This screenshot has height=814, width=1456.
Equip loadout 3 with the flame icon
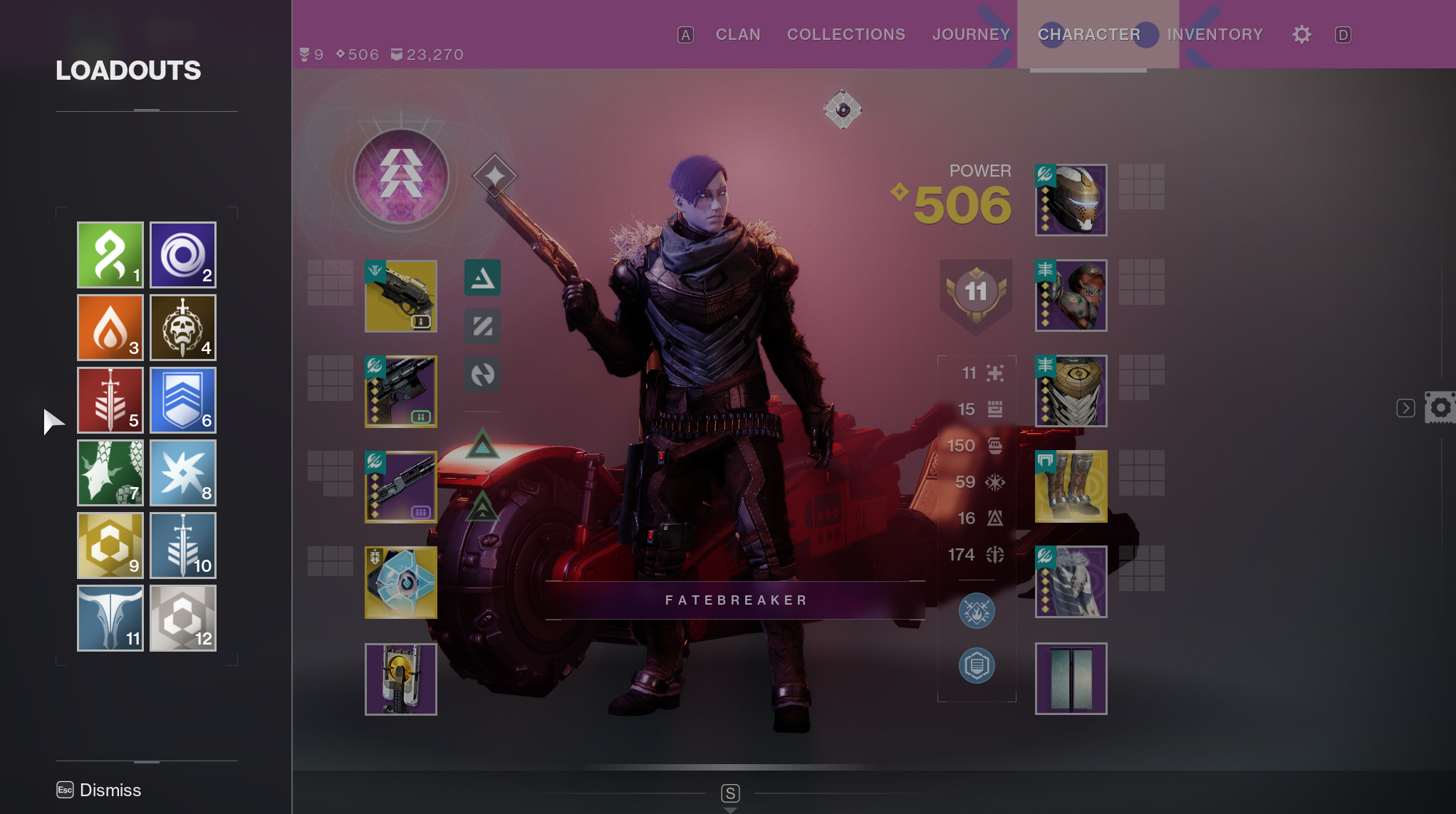pos(110,327)
